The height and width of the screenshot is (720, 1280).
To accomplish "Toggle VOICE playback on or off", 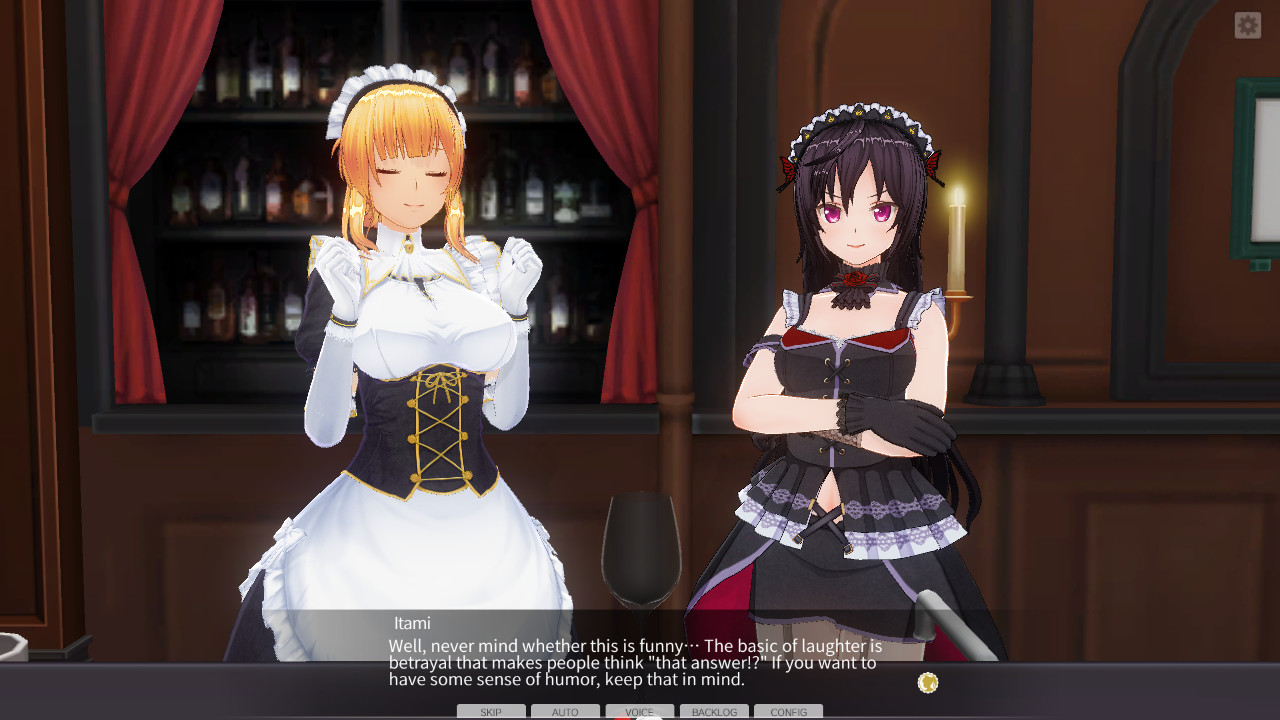I will 637,711.
